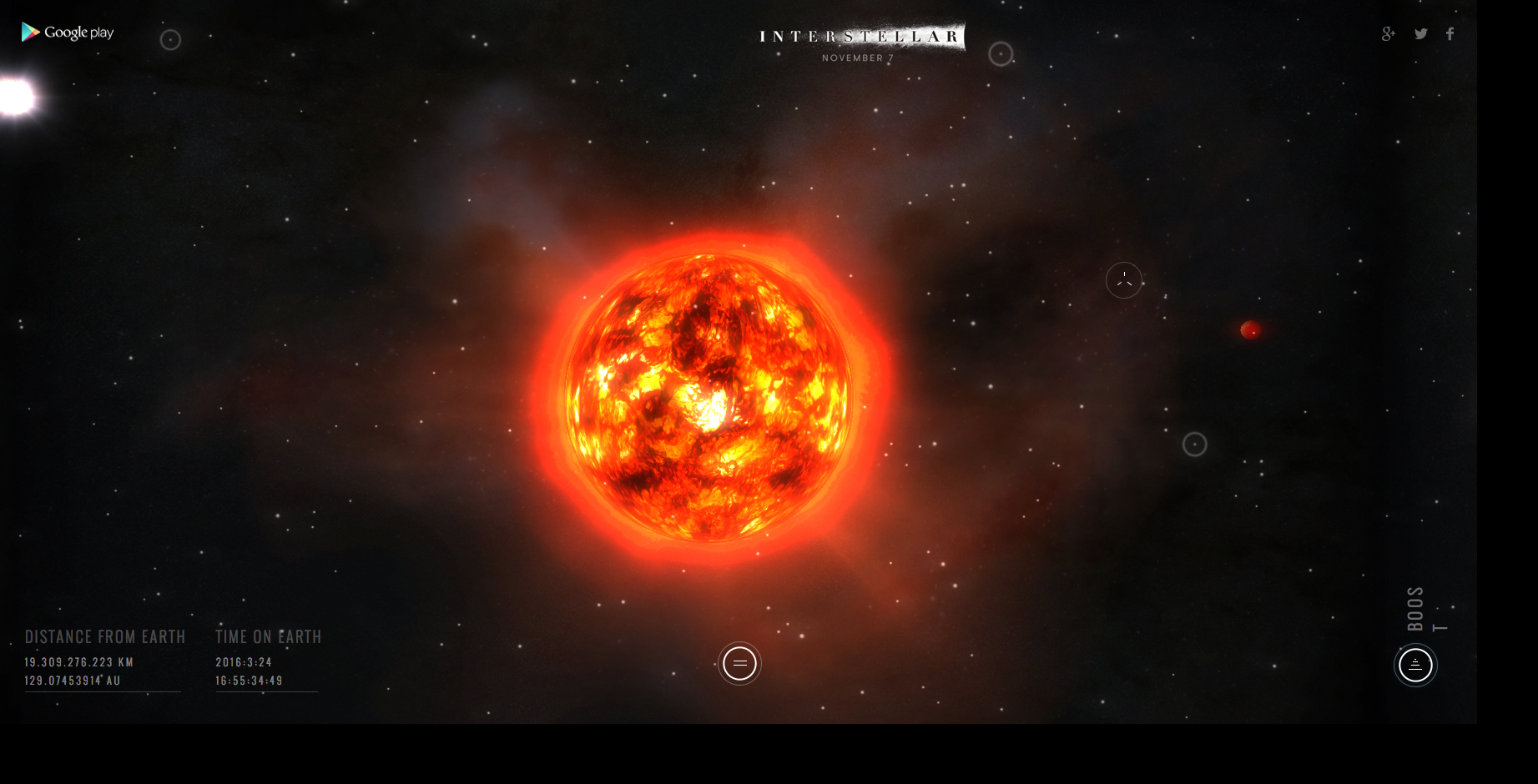
Task: Share on Facebook
Action: pos(1450,34)
